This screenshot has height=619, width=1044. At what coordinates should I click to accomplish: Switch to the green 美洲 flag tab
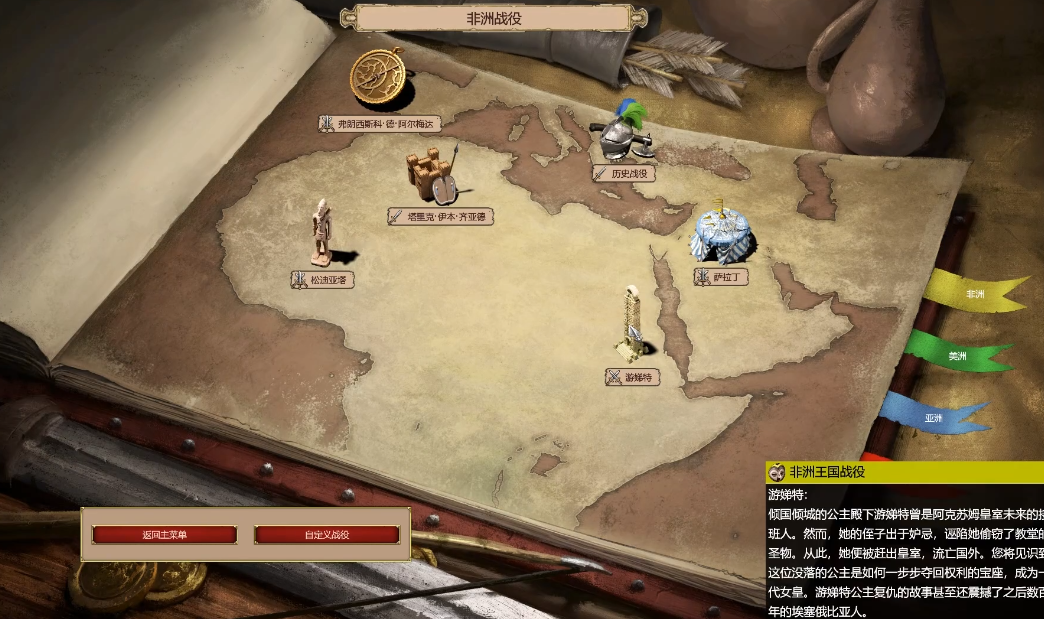pos(957,354)
